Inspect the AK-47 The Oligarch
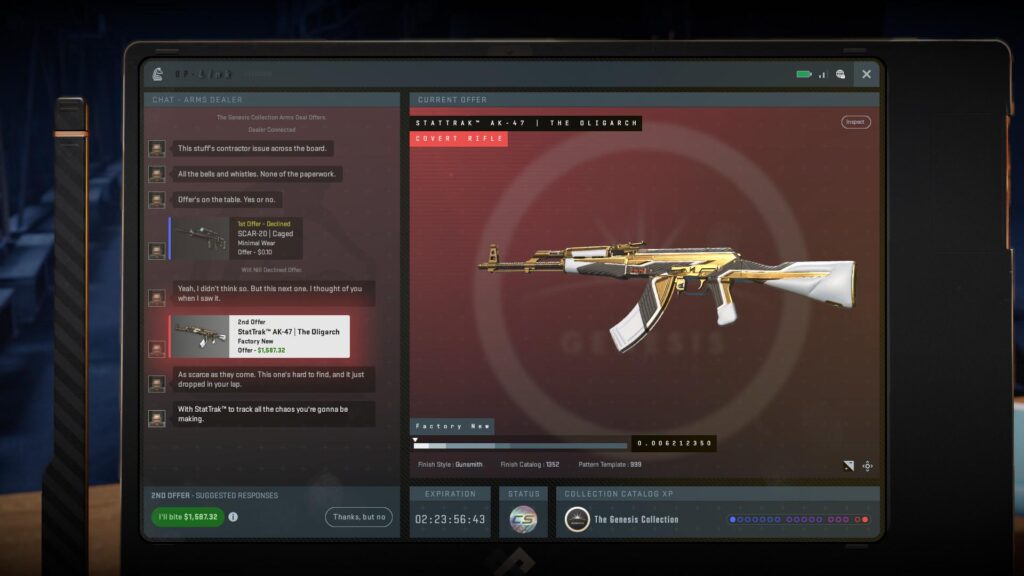The height and width of the screenshot is (576, 1024). click(x=855, y=122)
